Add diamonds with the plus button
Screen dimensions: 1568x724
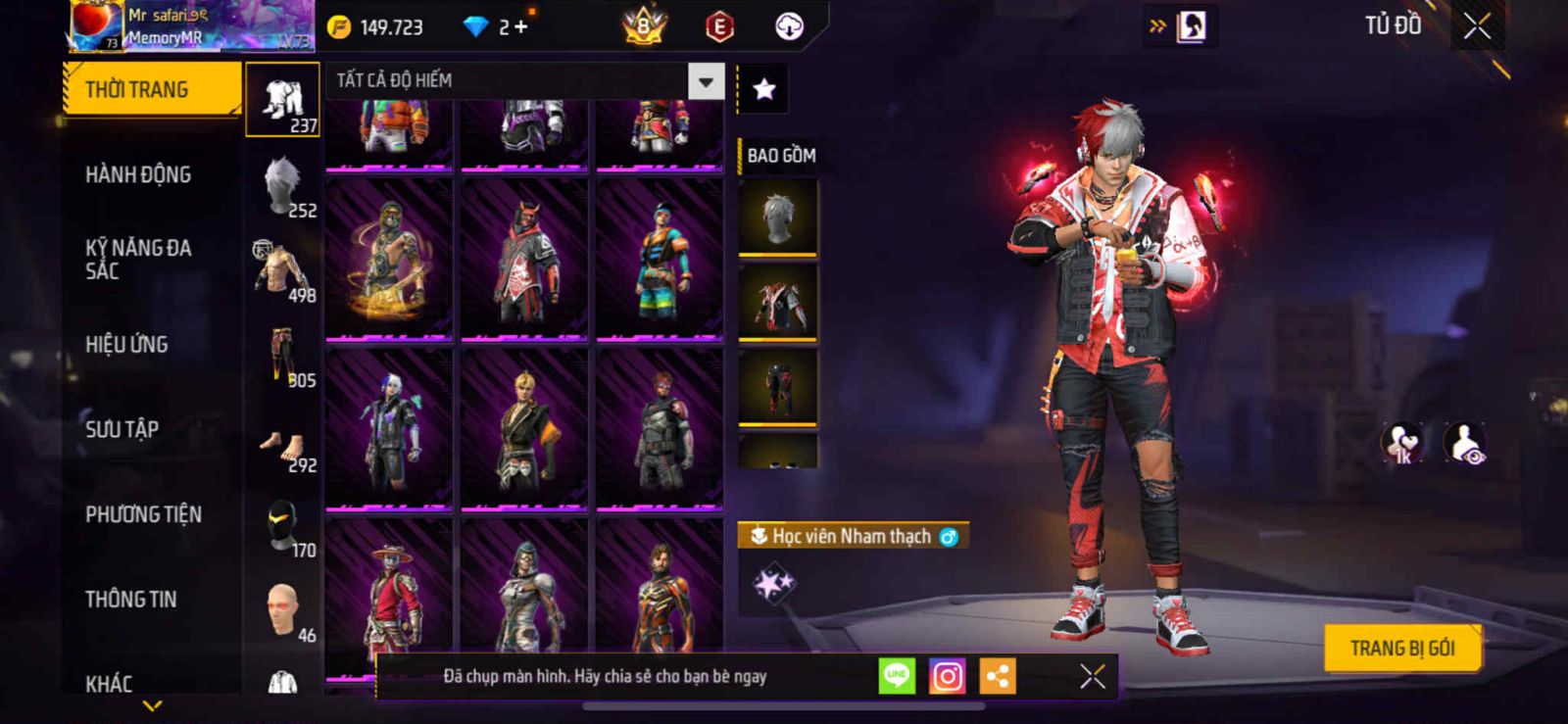coord(520,27)
